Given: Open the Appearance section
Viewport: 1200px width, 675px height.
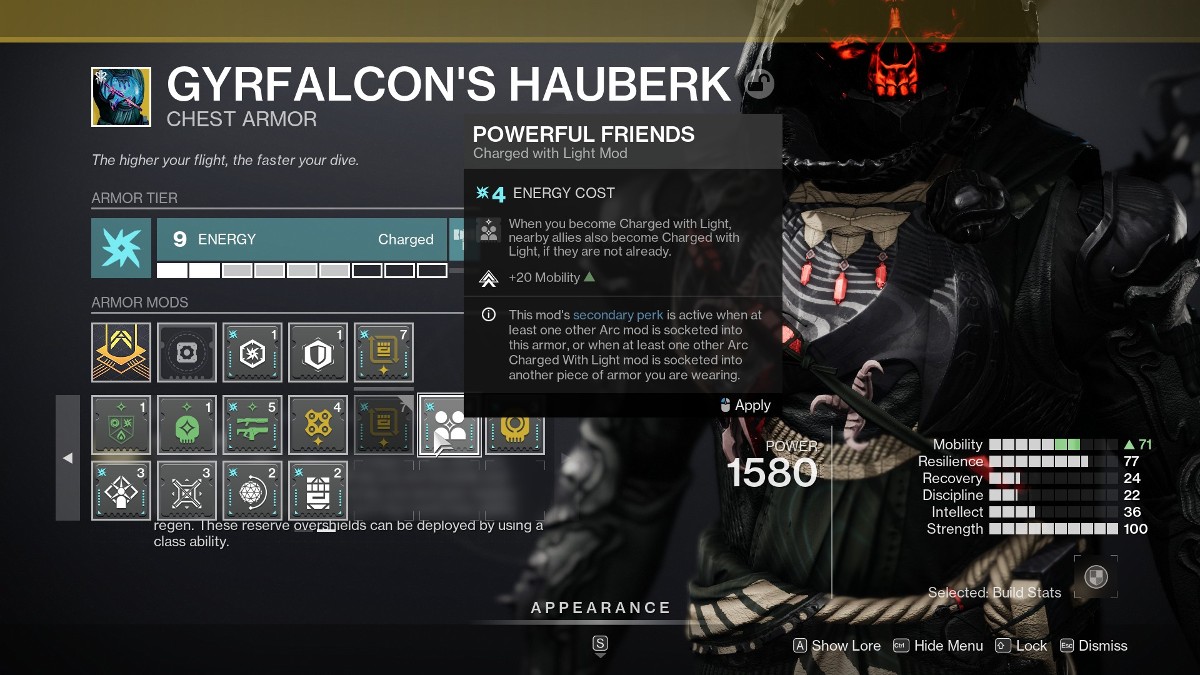Looking at the screenshot, I should click(600, 608).
